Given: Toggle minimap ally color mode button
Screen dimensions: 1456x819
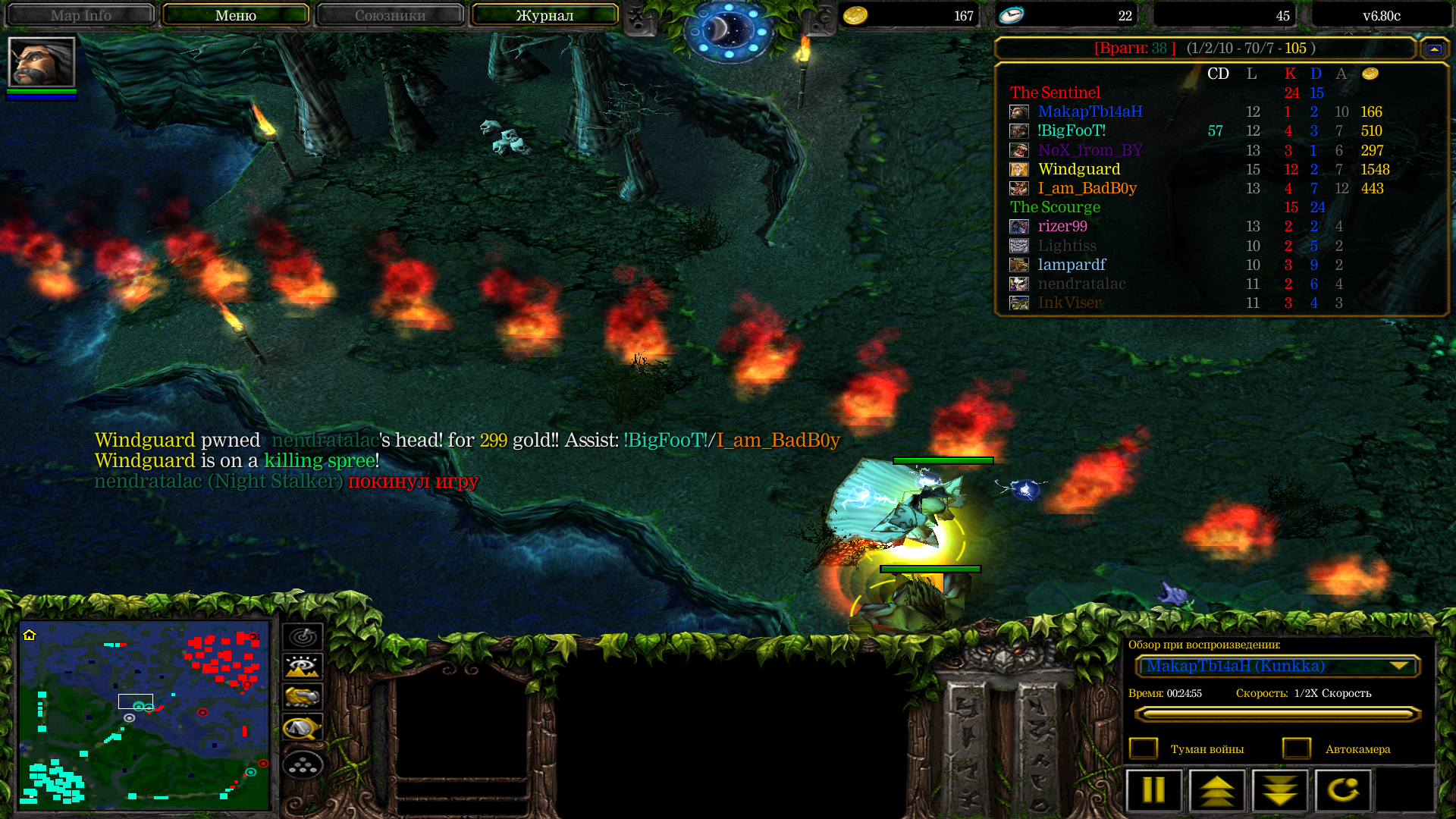Looking at the screenshot, I should coord(303,697).
